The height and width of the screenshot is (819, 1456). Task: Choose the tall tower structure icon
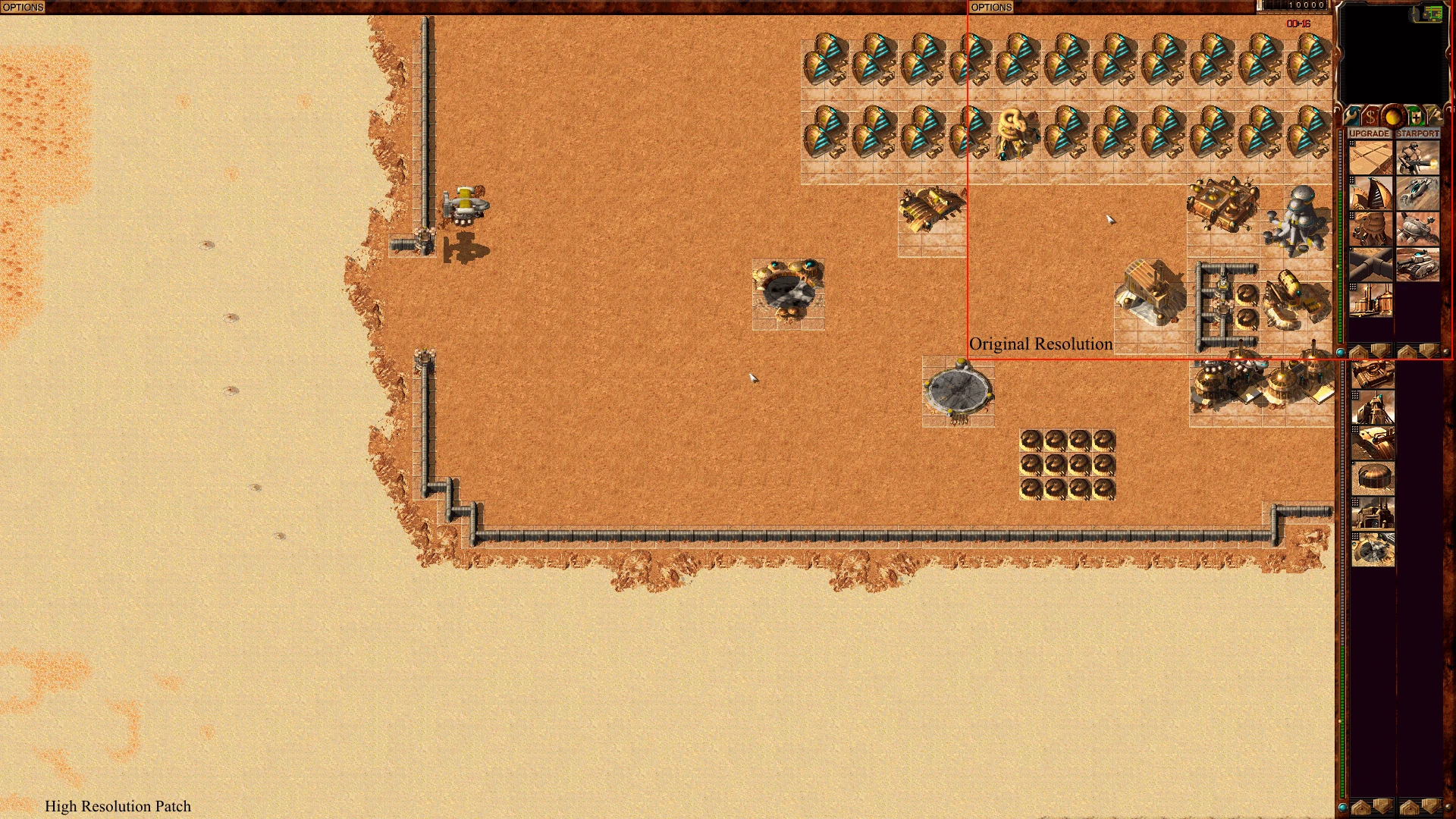point(1373,409)
